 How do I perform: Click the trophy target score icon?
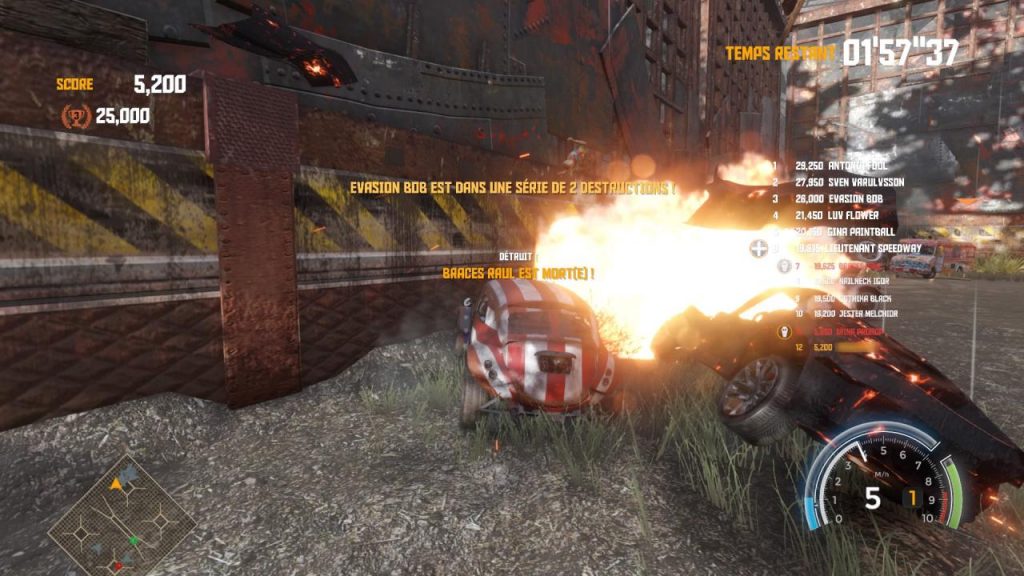pyautogui.click(x=76, y=116)
